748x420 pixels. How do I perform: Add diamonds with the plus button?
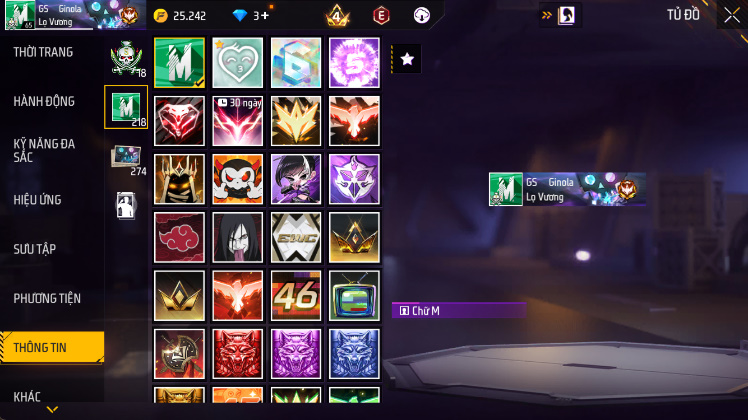[x=265, y=16]
